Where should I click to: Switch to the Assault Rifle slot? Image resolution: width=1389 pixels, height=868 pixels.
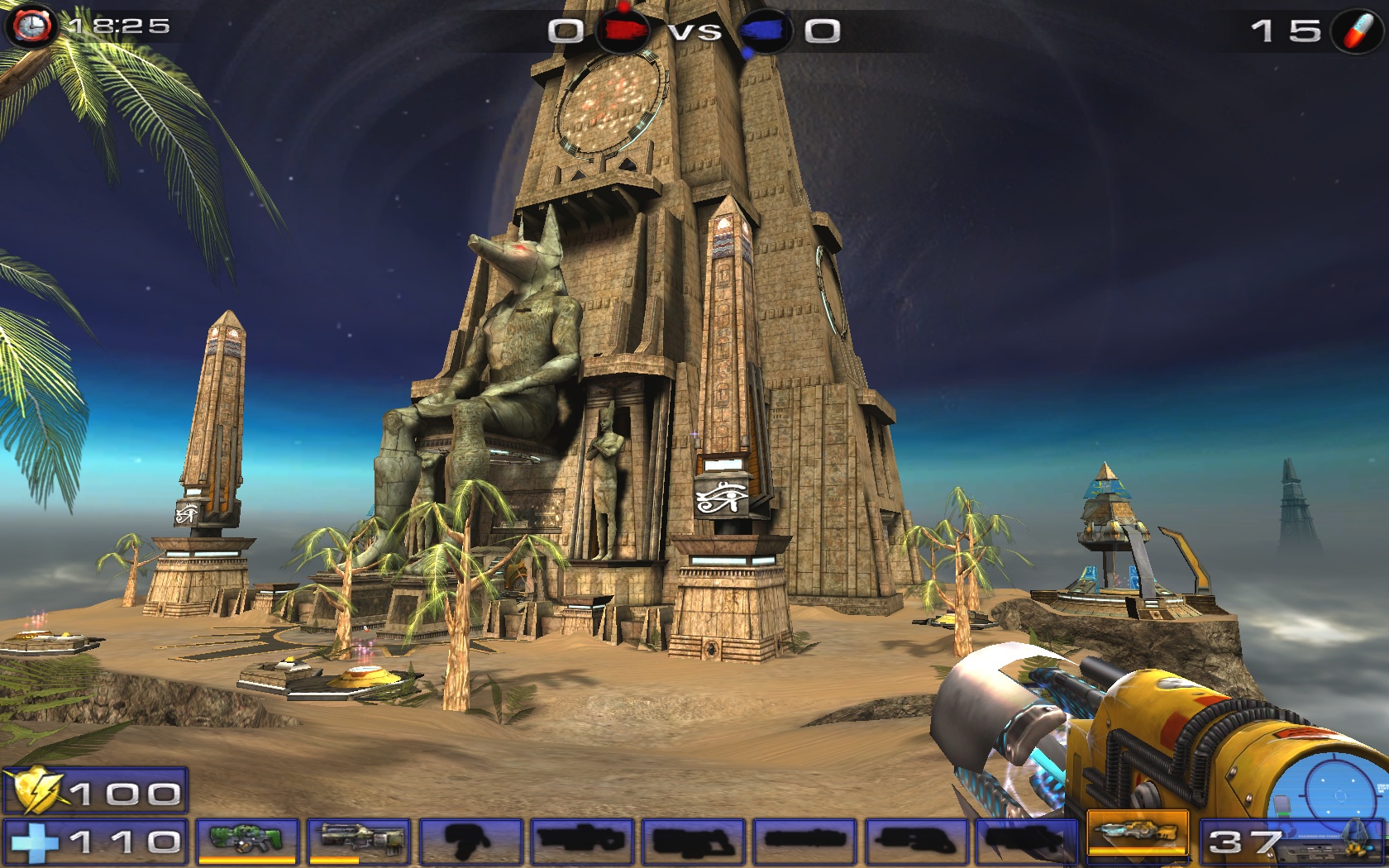pyautogui.click(x=359, y=840)
